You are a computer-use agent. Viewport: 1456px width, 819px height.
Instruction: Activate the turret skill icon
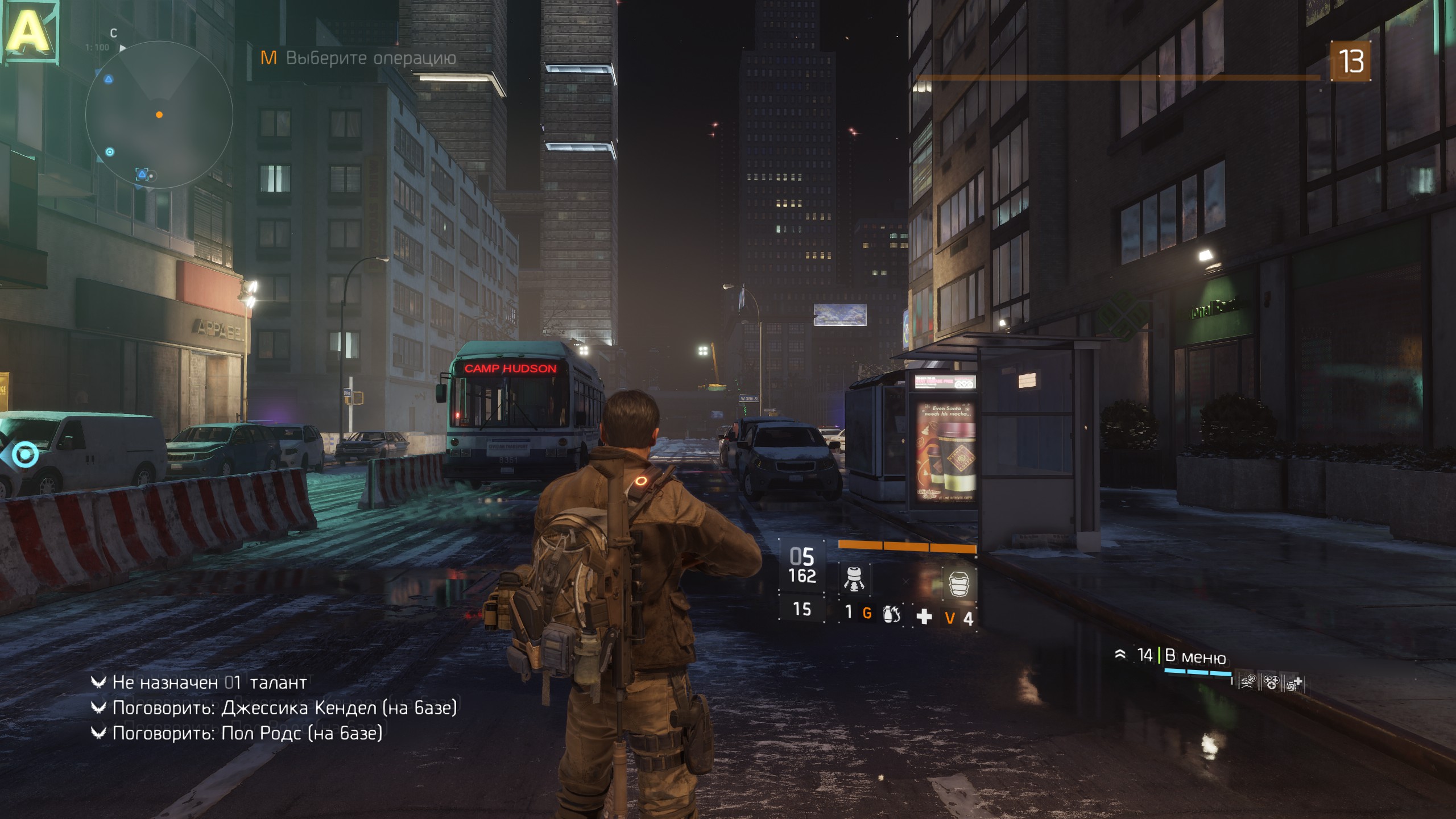pyautogui.click(x=854, y=580)
